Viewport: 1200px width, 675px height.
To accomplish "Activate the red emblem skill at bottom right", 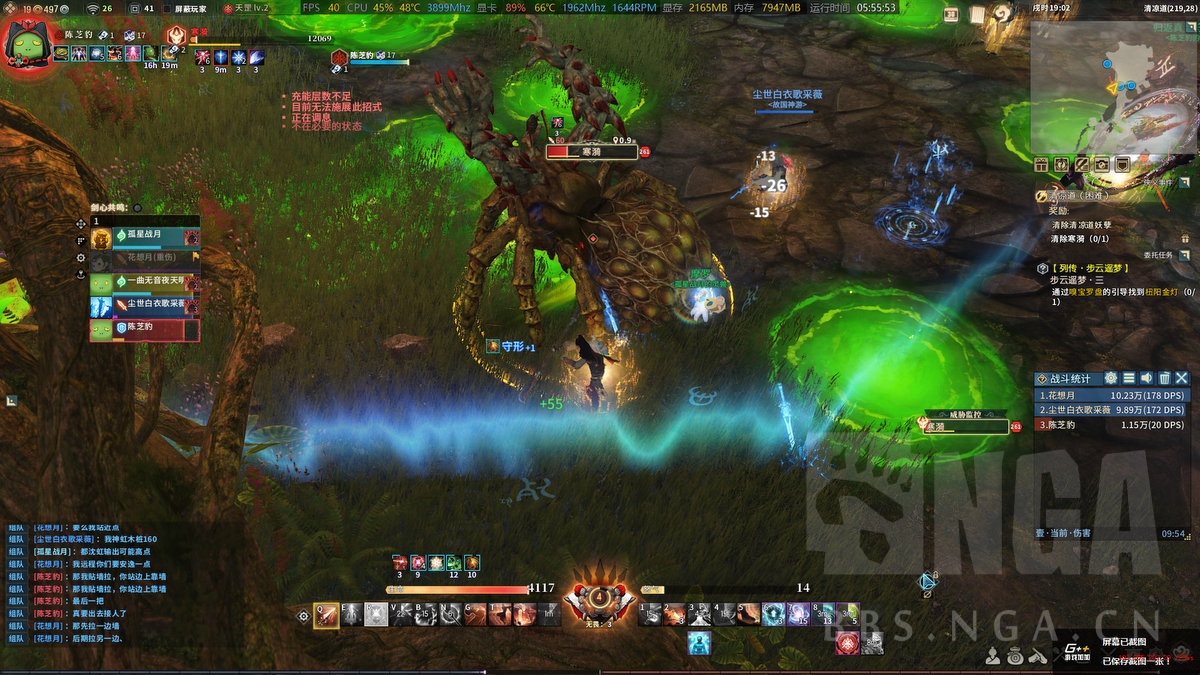I will pyautogui.click(x=848, y=643).
